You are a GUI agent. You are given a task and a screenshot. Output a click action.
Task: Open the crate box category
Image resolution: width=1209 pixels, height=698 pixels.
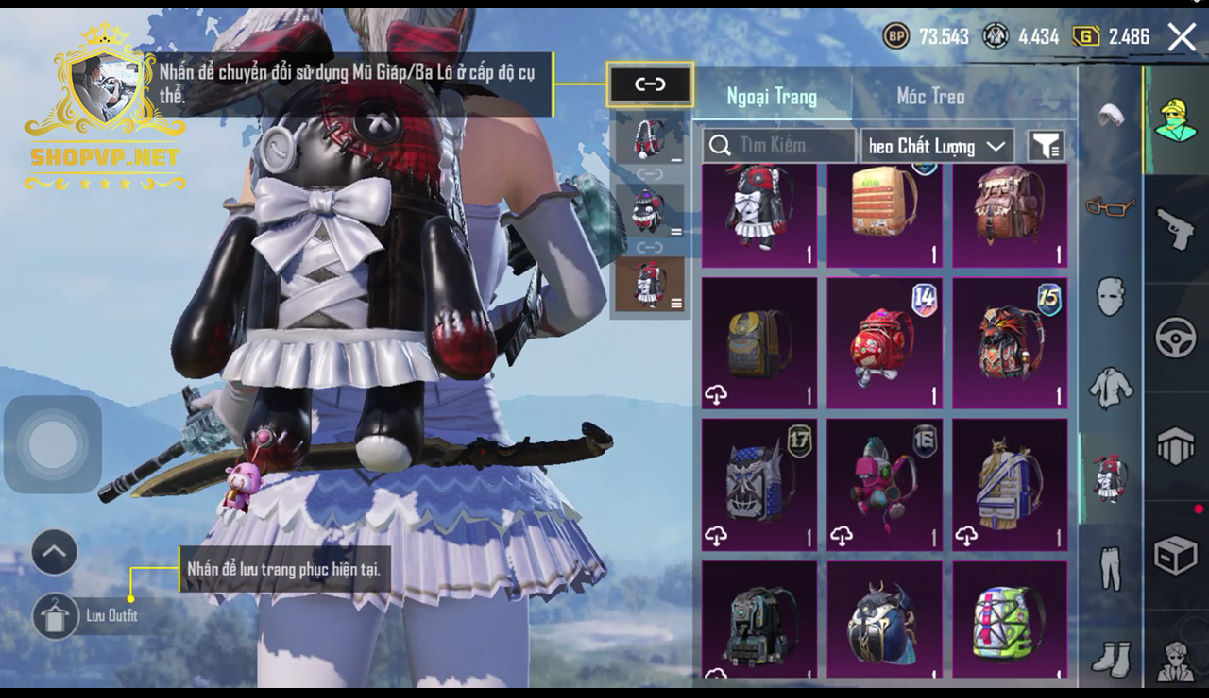click(1176, 555)
